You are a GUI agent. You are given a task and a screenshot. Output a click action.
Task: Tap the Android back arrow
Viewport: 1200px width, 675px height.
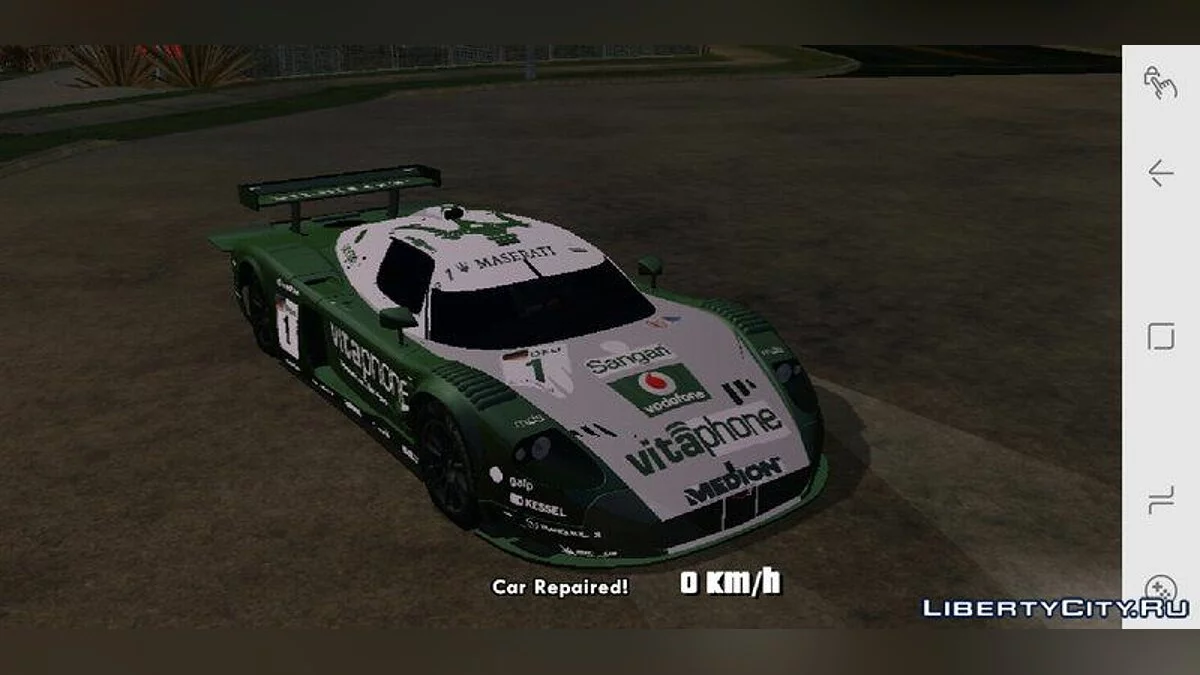(1160, 173)
